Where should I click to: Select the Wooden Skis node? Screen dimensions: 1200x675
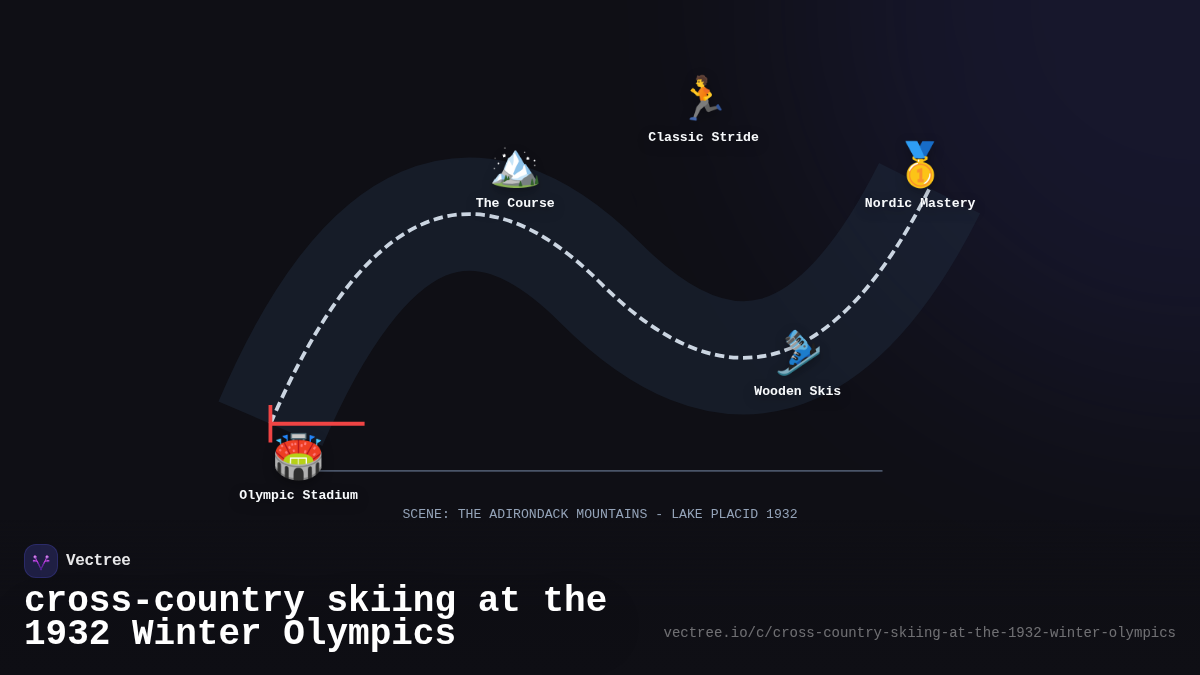pos(798,353)
